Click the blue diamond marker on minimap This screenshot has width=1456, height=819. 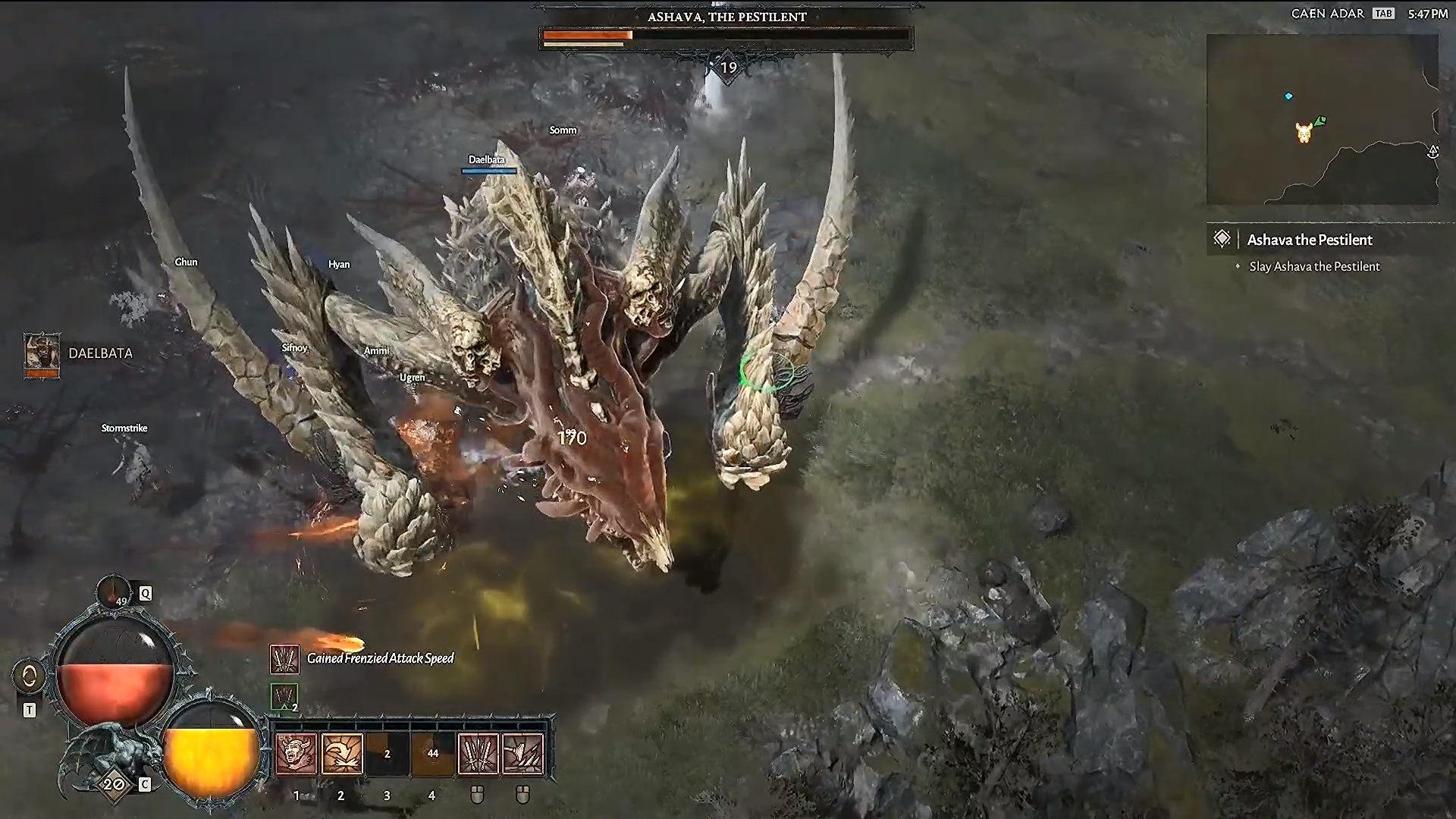click(1288, 96)
